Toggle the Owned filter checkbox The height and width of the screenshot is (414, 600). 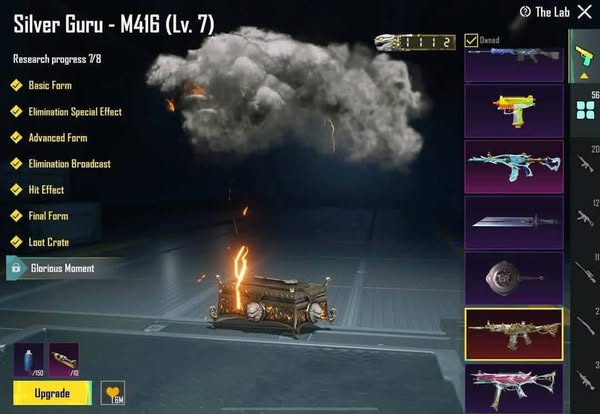tap(471, 40)
